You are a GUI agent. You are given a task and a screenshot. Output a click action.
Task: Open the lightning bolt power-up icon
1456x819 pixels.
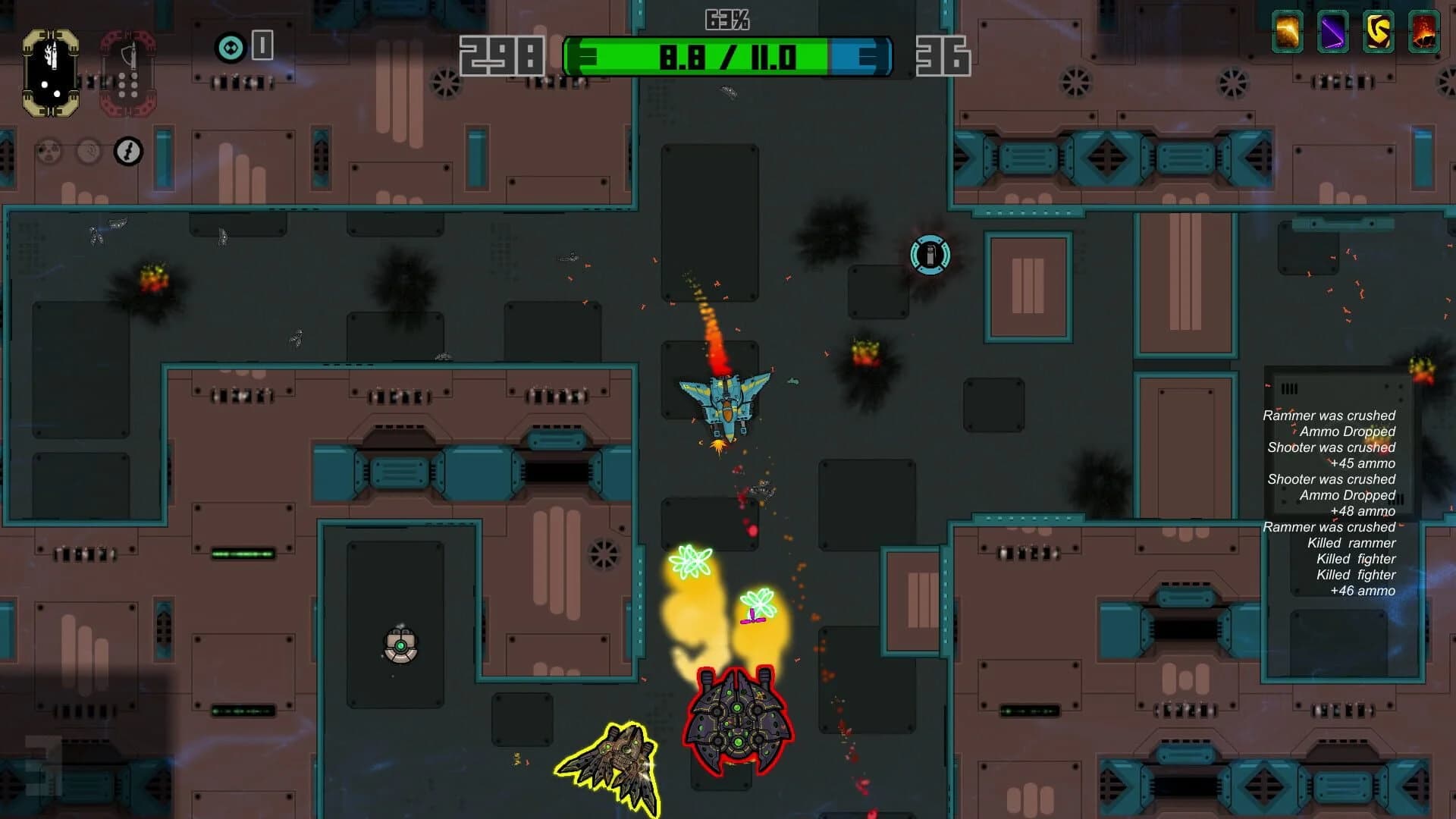pyautogui.click(x=127, y=151)
